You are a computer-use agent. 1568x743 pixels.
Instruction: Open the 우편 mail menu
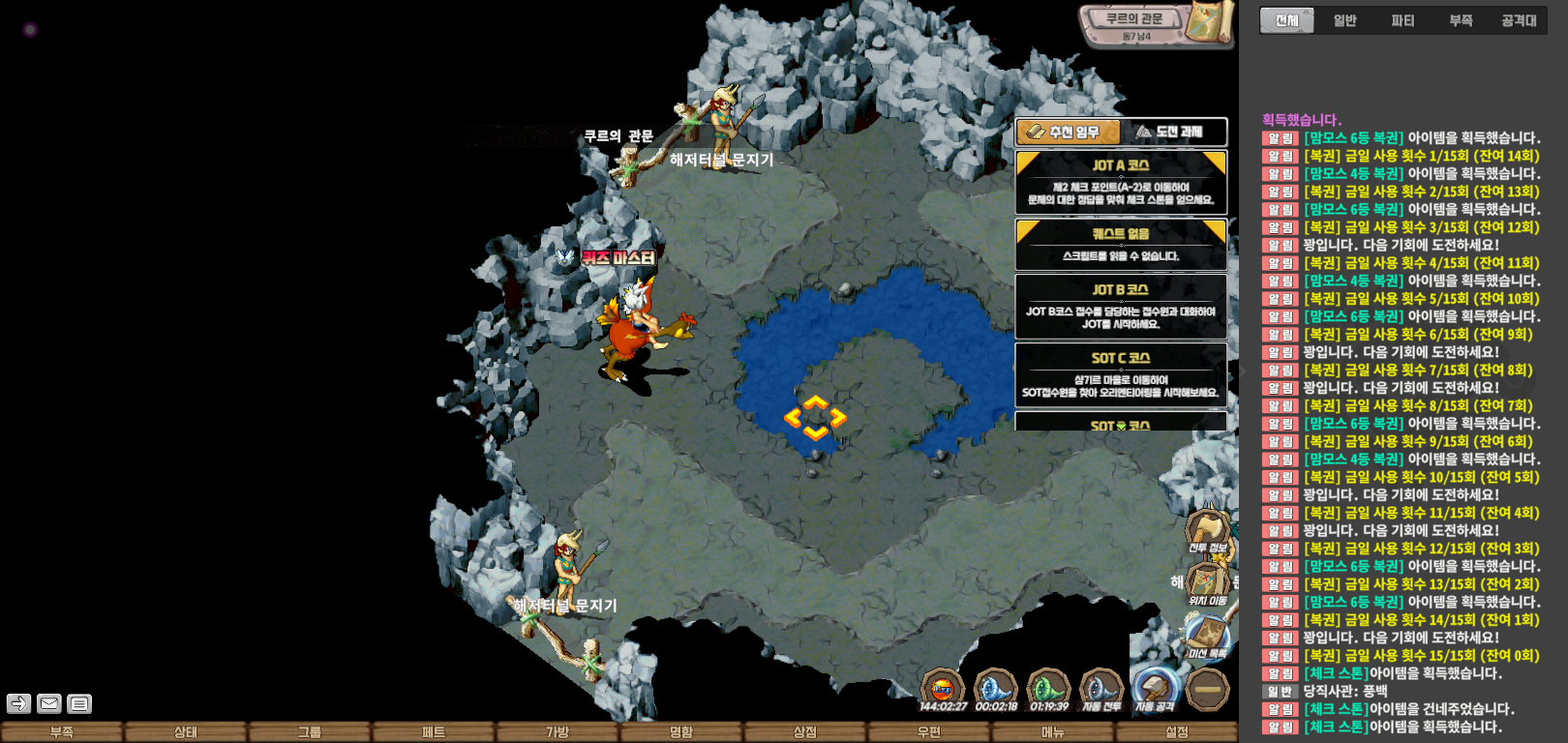929,732
